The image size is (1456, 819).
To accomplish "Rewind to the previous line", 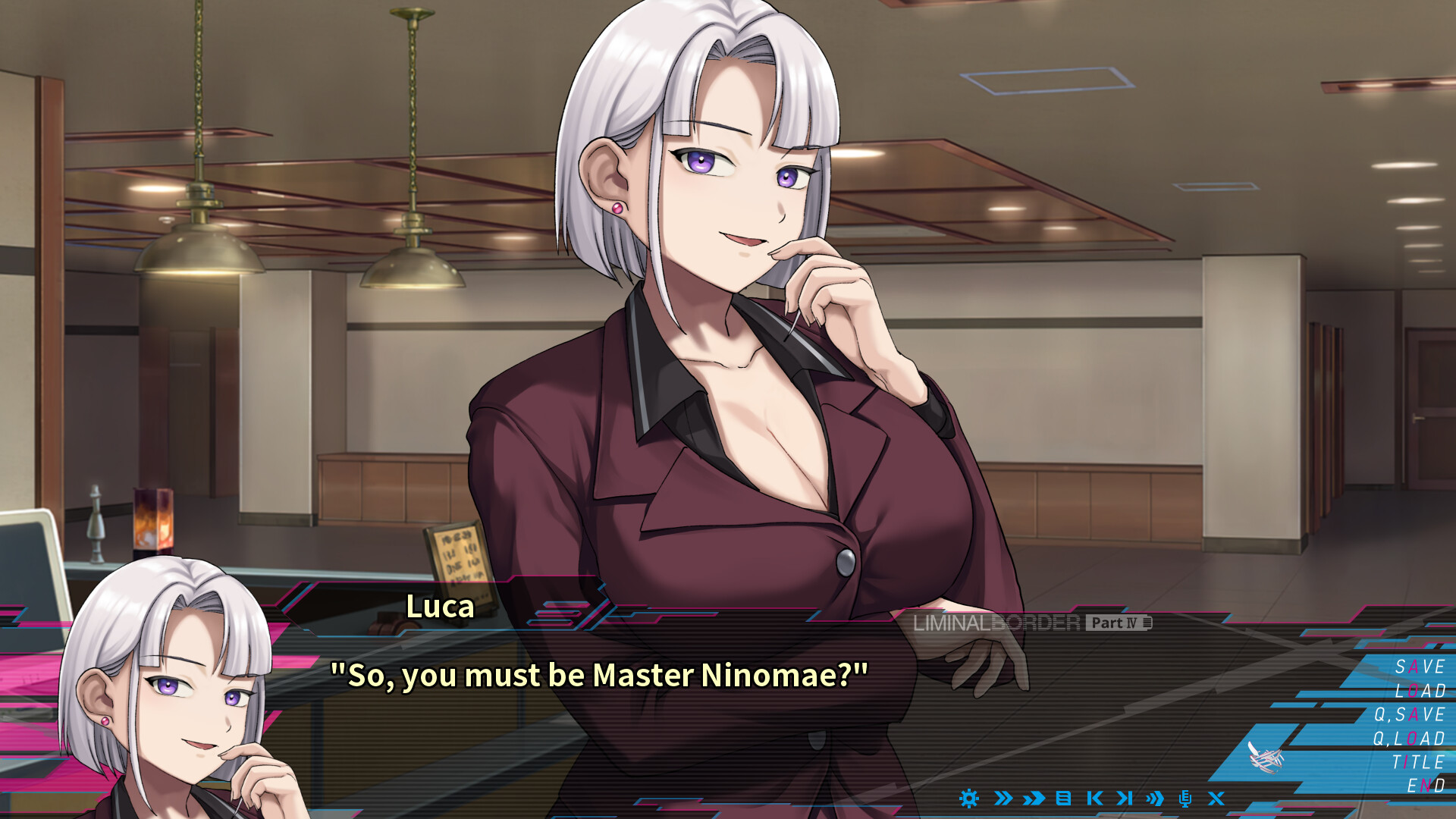I will pyautogui.click(x=1095, y=799).
